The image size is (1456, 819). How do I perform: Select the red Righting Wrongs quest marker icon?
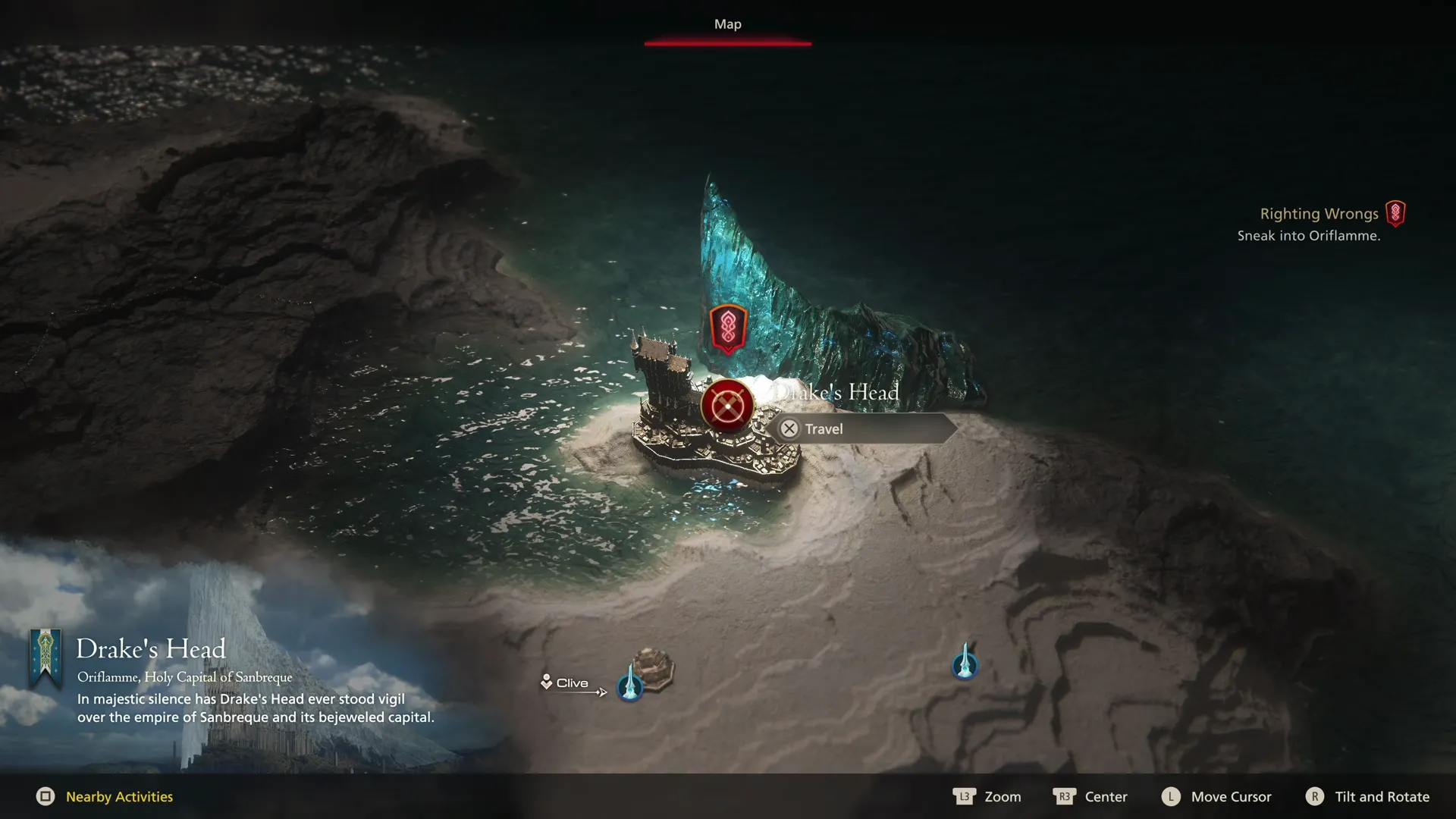(x=1398, y=214)
